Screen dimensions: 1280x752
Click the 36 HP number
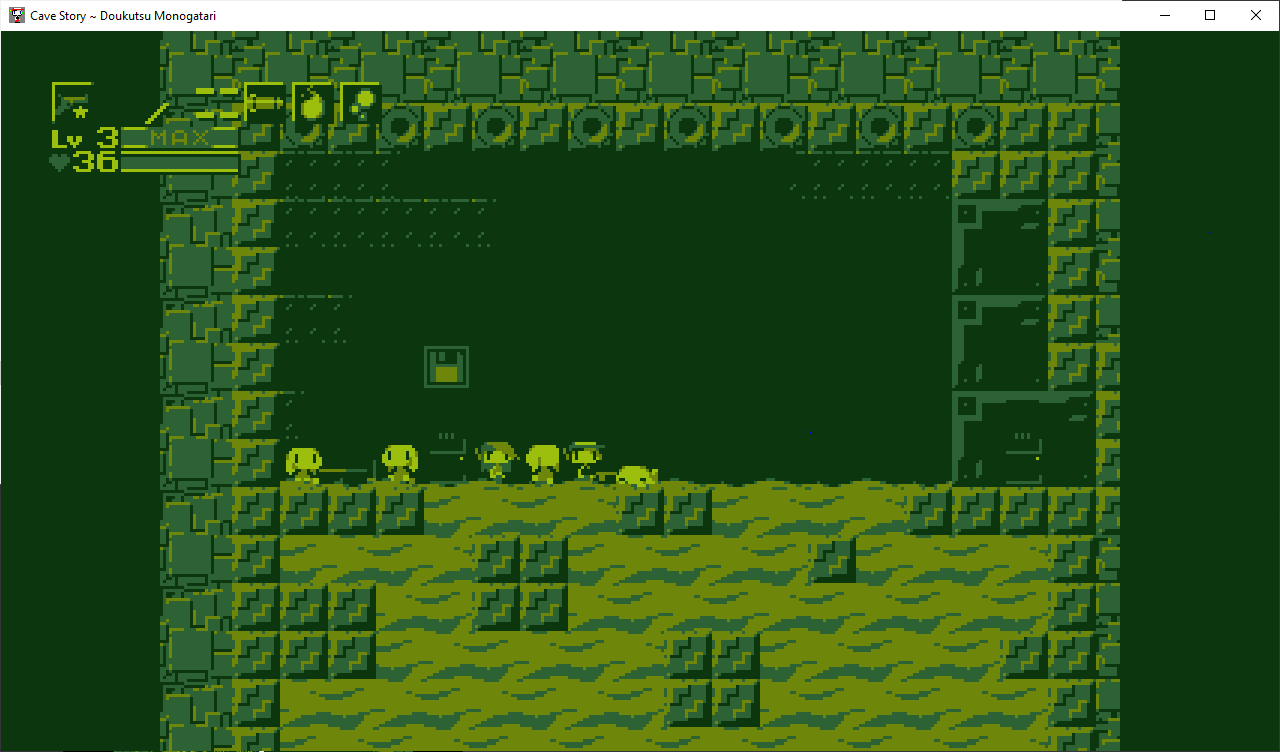[x=97, y=161]
